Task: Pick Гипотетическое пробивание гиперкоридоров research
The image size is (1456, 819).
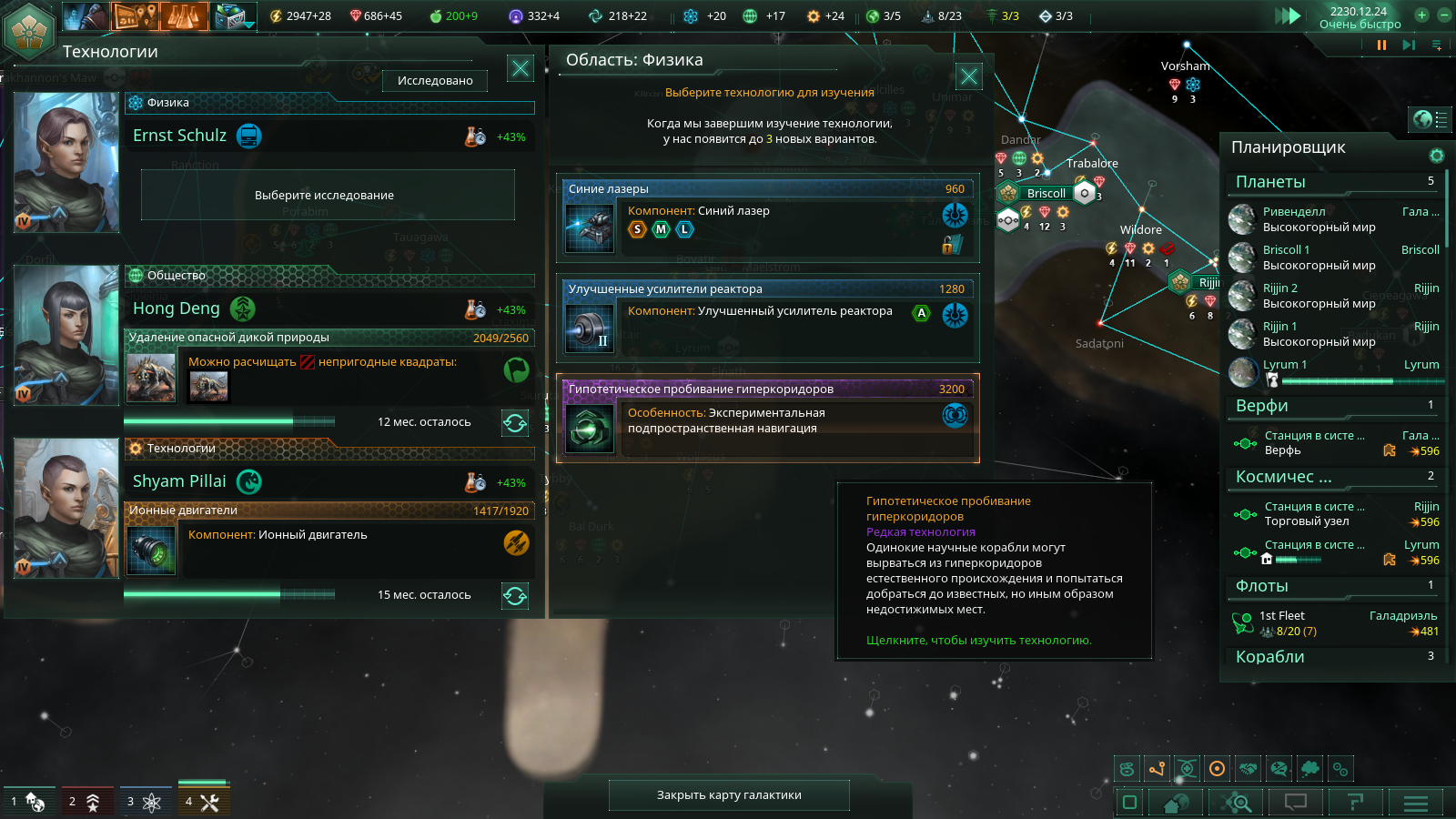Action: point(767,419)
